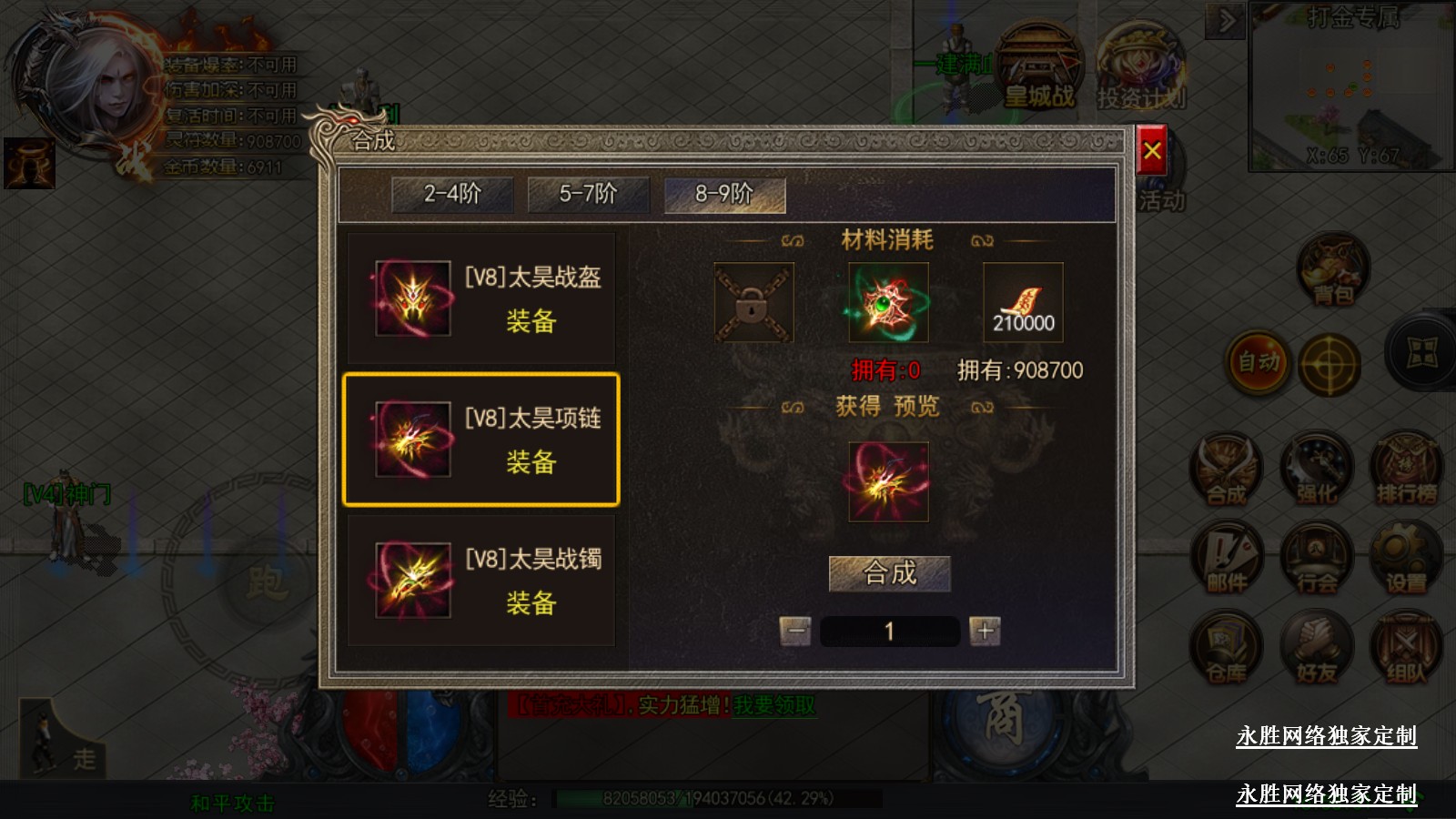Open the 背包 bag icon
The image size is (1456, 819).
1333,270
